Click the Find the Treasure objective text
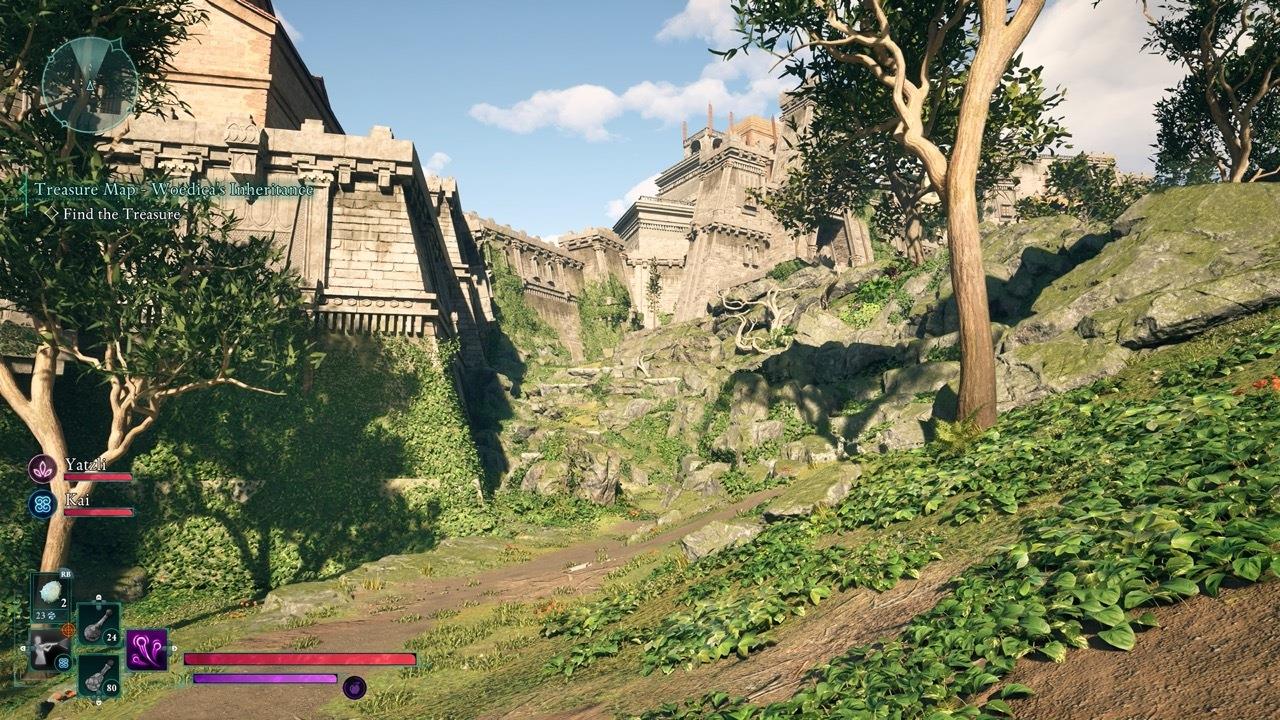Viewport: 1280px width, 720px height. click(120, 213)
